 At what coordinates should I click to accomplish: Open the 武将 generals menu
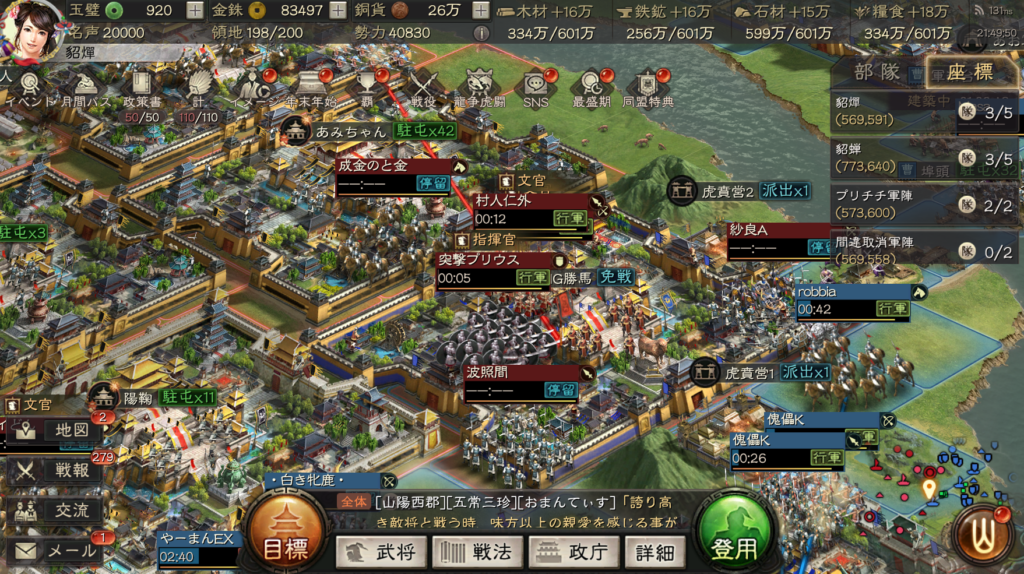[380, 551]
